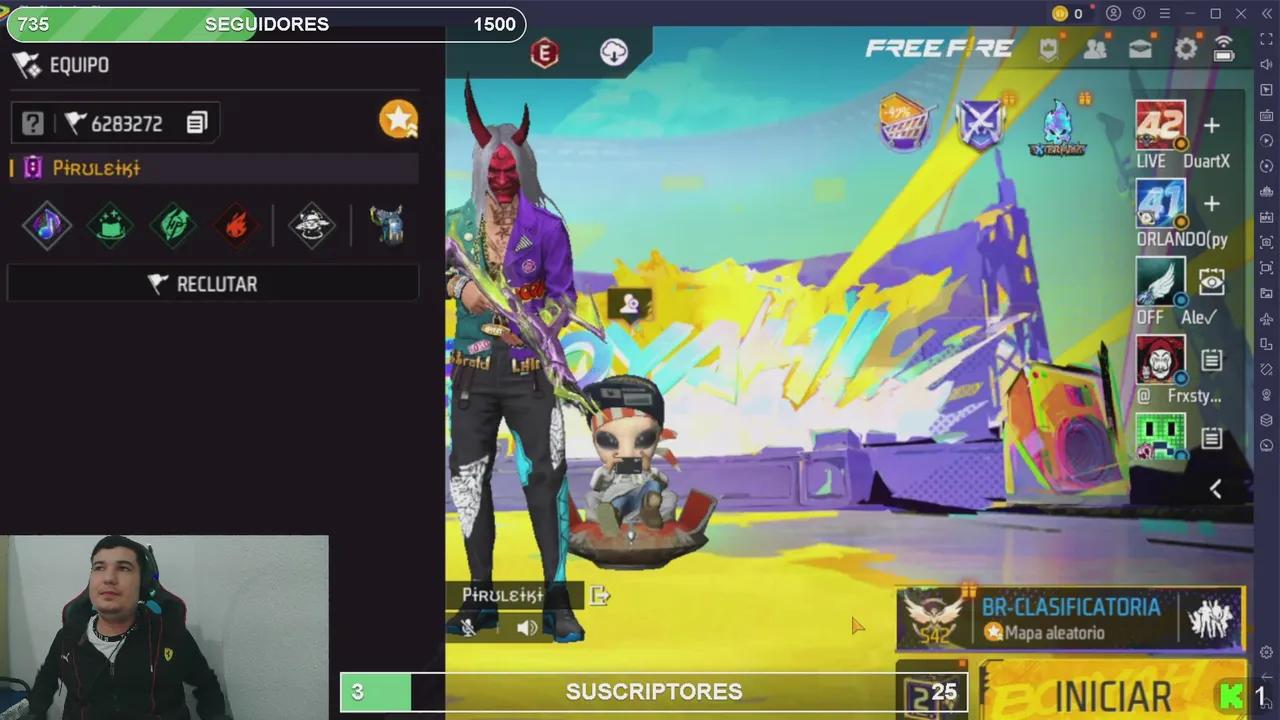Screen dimensions: 1280x720
Task: Click the guild icon in the Free Fire top bar
Action: coord(1047,47)
